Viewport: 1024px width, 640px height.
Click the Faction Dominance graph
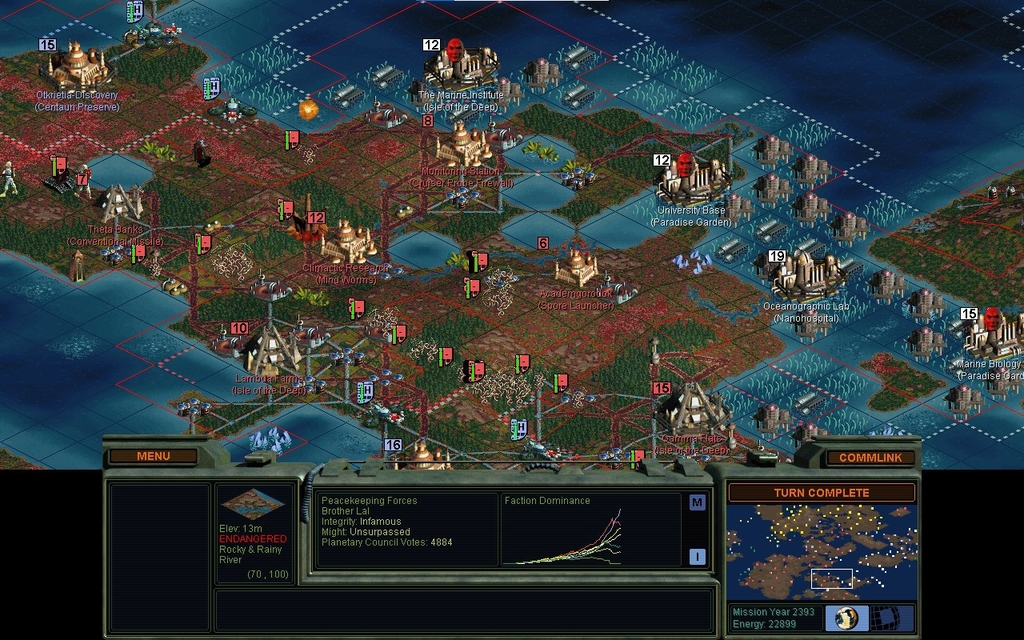(x=590, y=536)
